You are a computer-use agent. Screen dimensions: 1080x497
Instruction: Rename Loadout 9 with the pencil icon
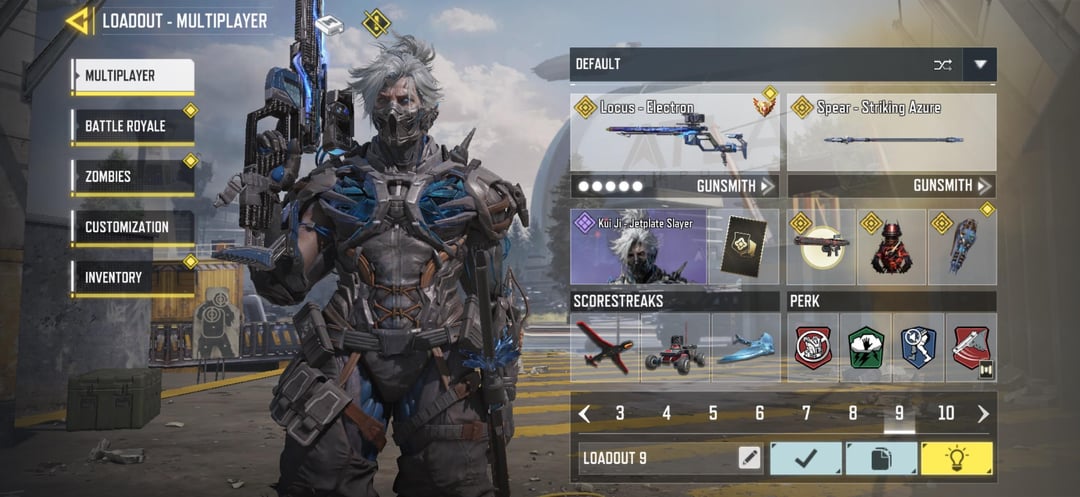749,459
